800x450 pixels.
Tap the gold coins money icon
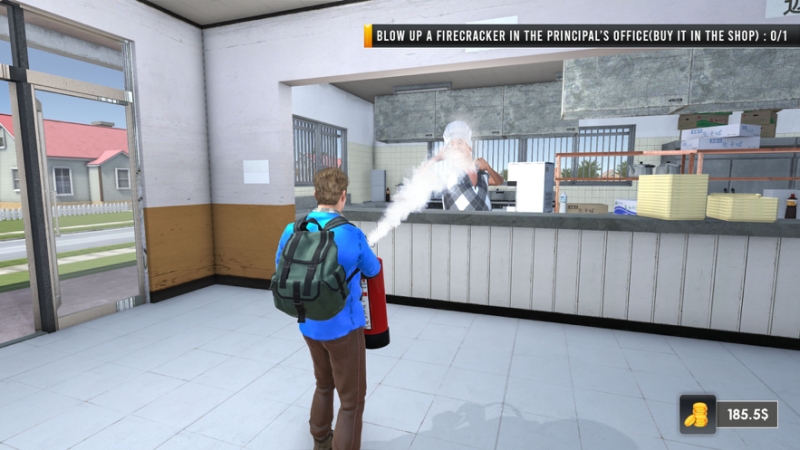pyautogui.click(x=697, y=413)
